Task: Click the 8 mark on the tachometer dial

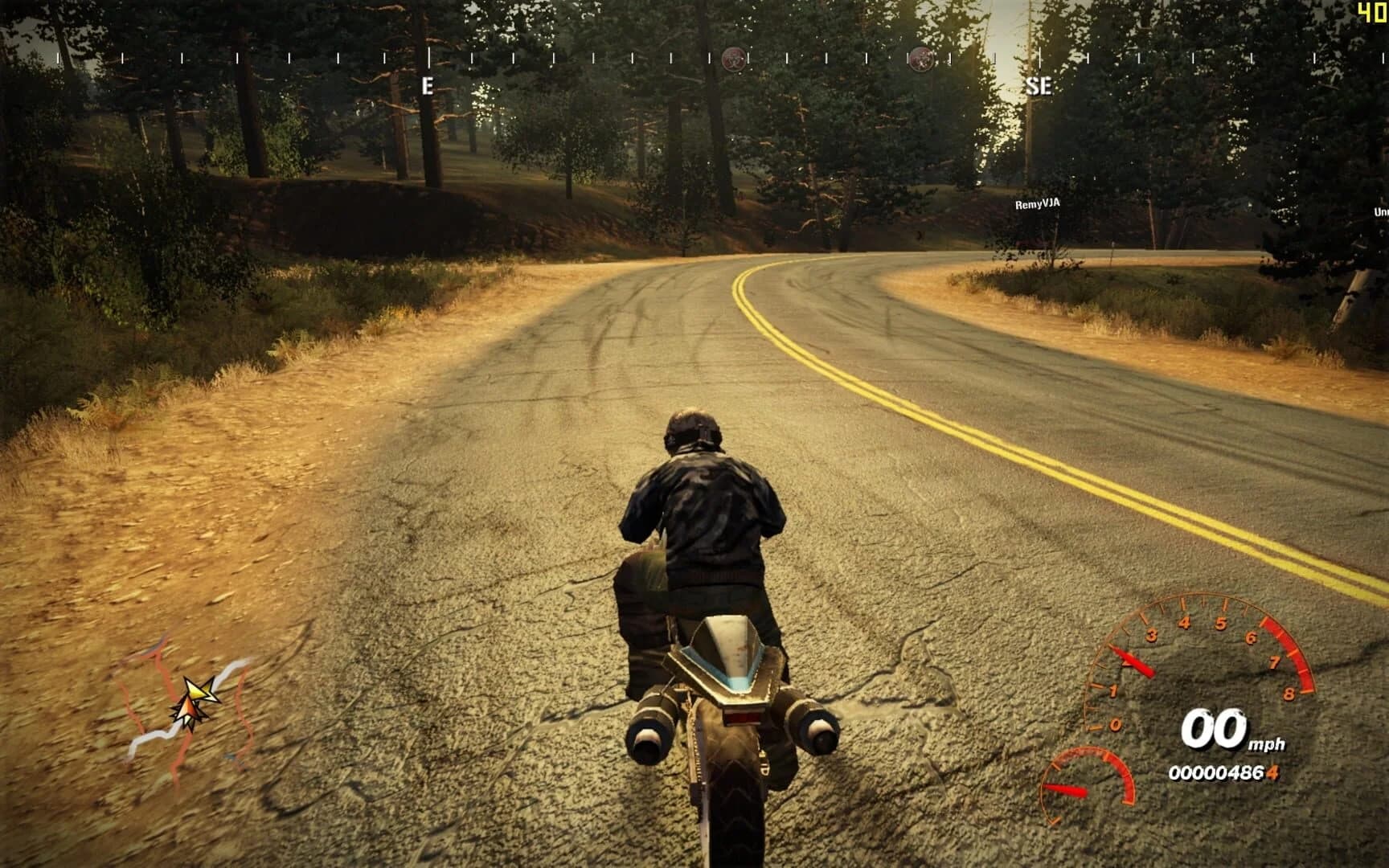Action: pos(1290,693)
